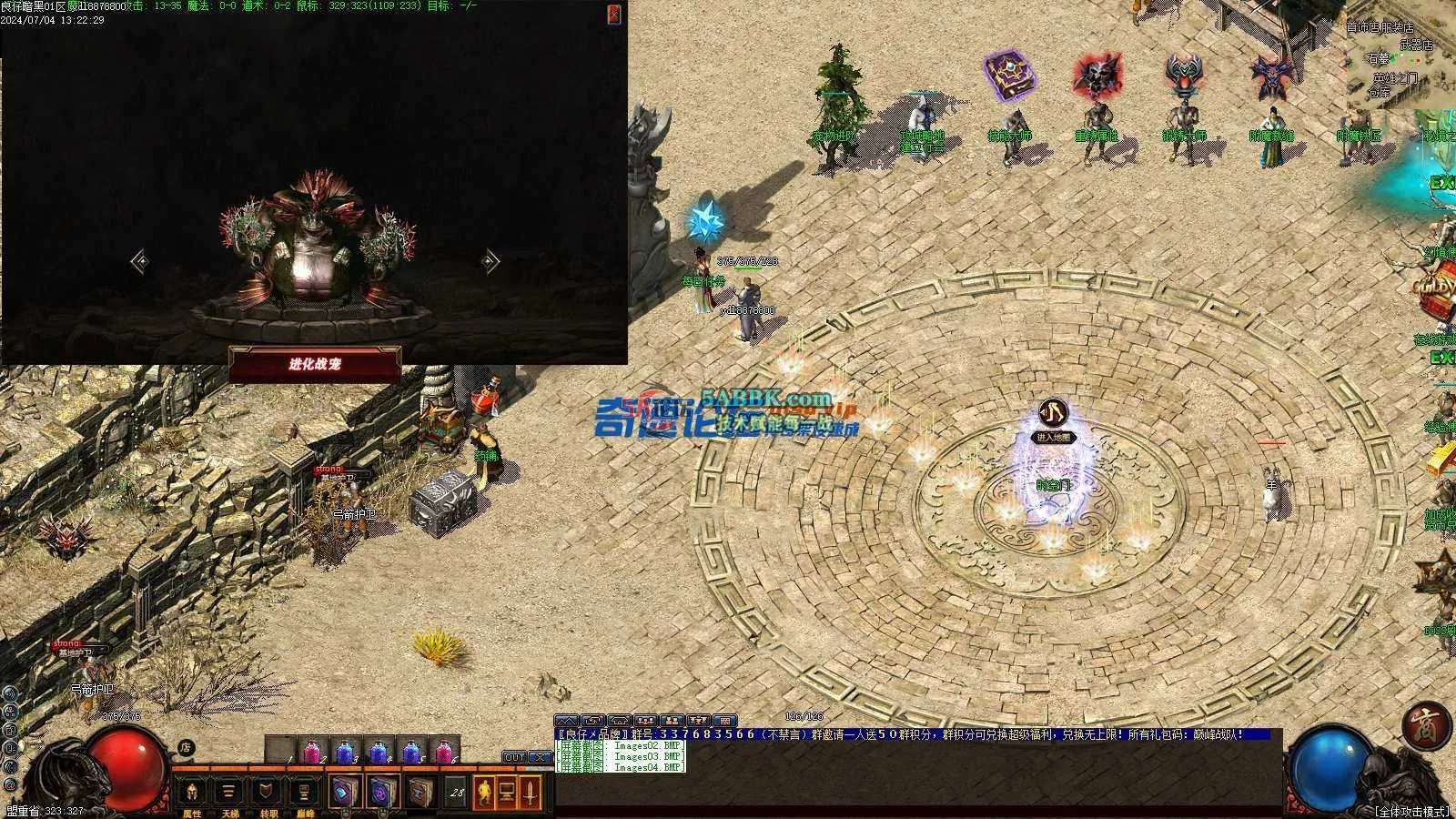This screenshot has height=819, width=1456.
Task: Close the pet evolution panel
Action: (x=615, y=14)
